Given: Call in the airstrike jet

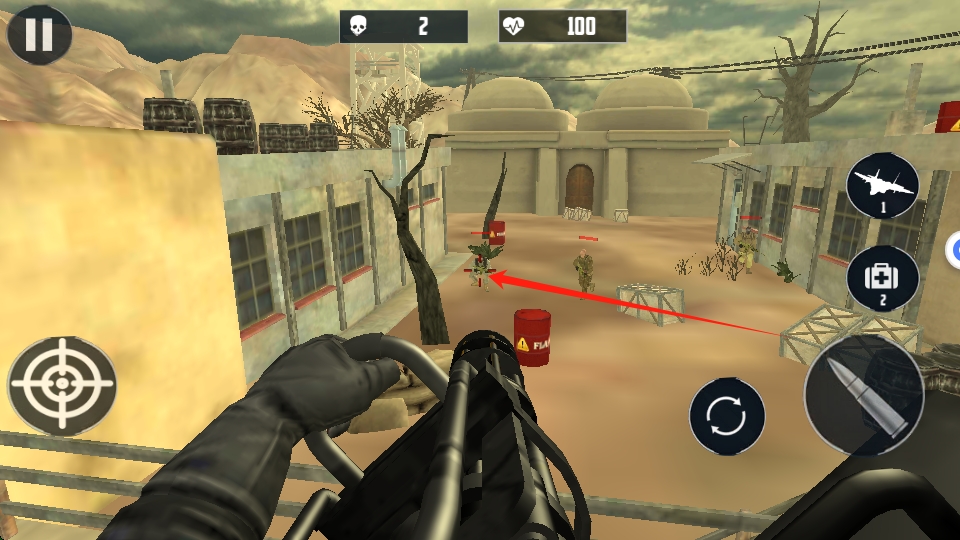Looking at the screenshot, I should (x=882, y=188).
